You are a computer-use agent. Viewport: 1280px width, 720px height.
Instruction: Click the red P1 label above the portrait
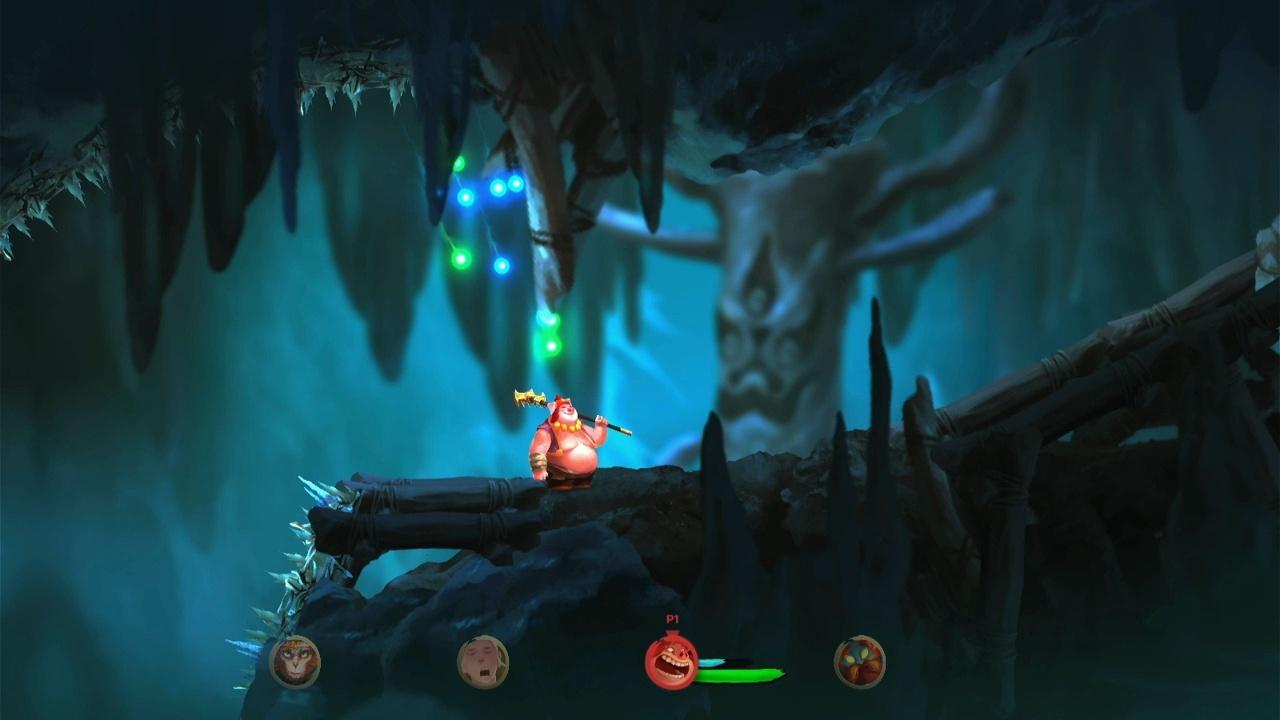click(x=672, y=616)
